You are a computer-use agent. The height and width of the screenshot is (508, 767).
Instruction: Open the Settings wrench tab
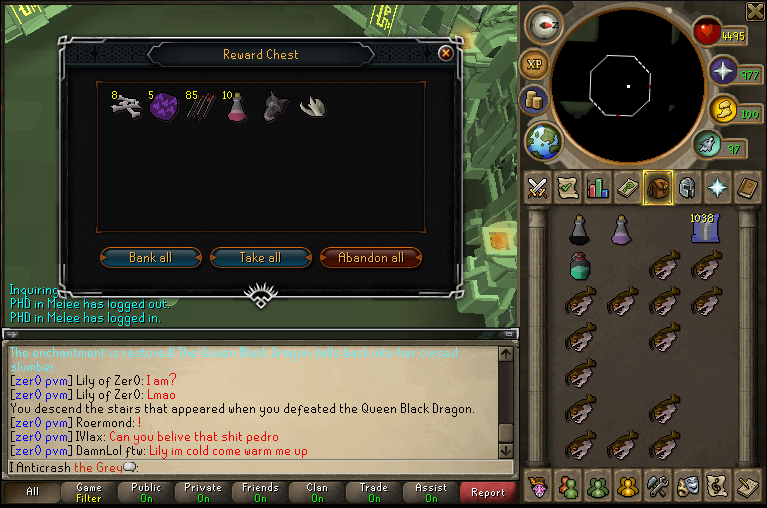point(658,486)
